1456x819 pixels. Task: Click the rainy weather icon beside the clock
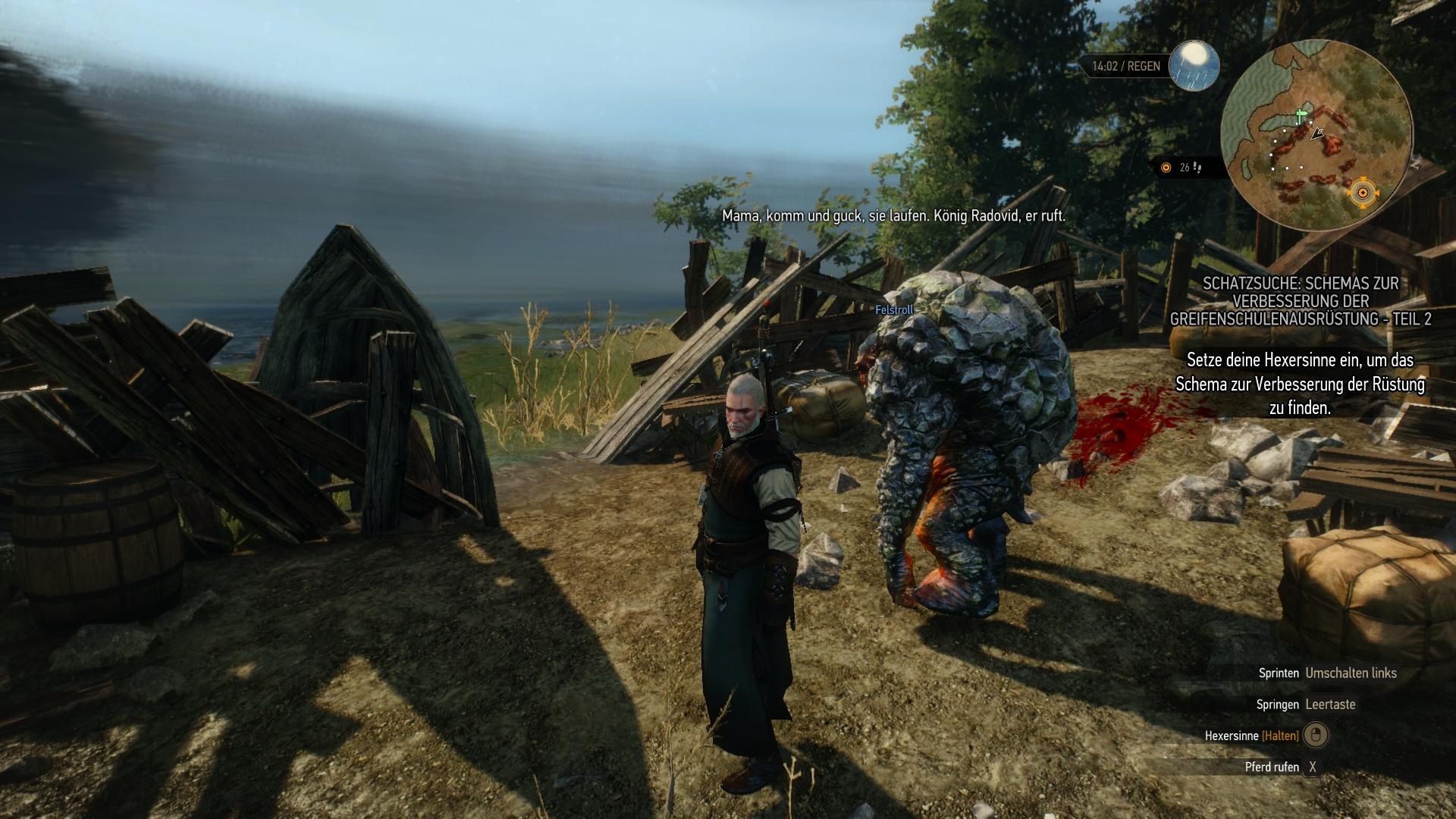click(x=1194, y=65)
